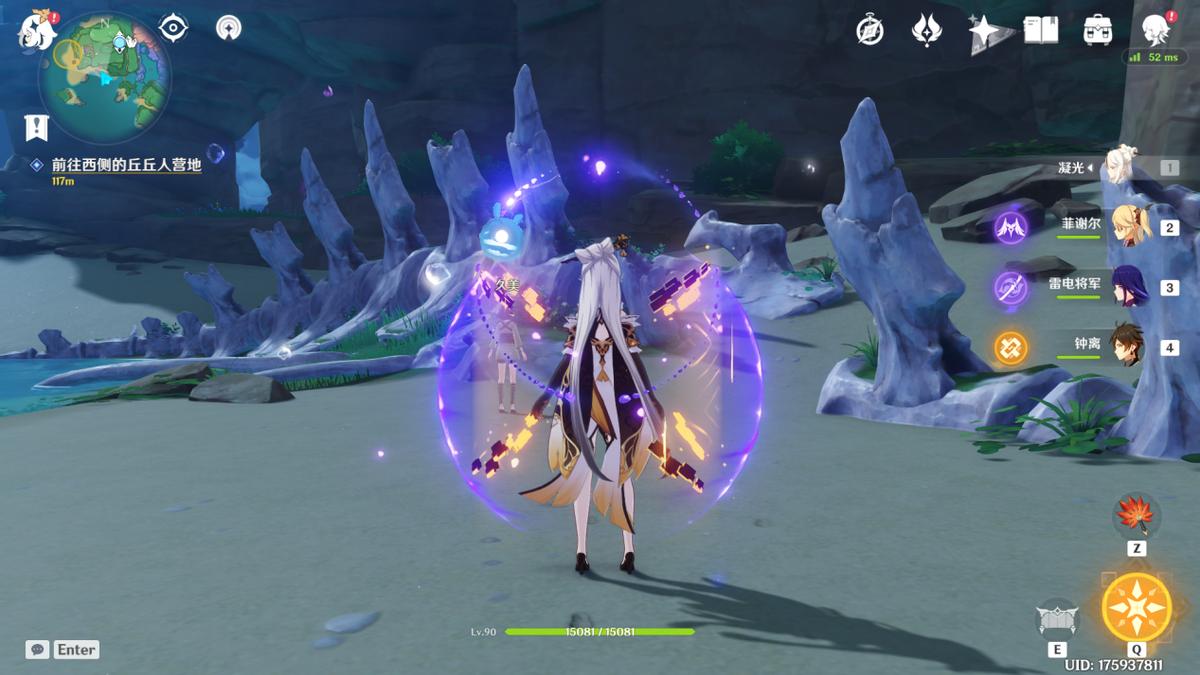Switch to party member 钟离
This screenshot has height=675, width=1200.
click(1126, 347)
